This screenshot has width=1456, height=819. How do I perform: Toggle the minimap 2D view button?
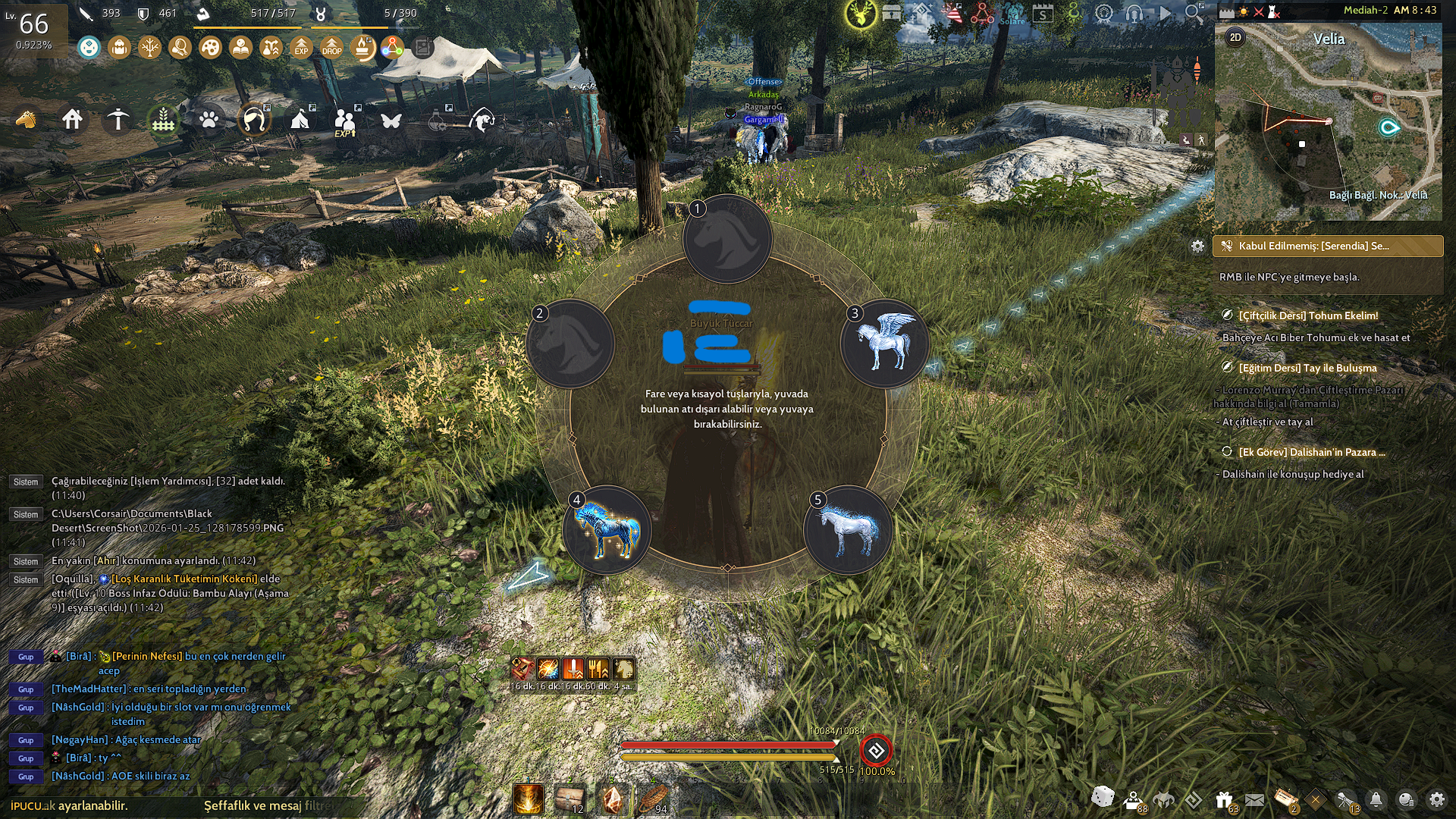pyautogui.click(x=1235, y=38)
